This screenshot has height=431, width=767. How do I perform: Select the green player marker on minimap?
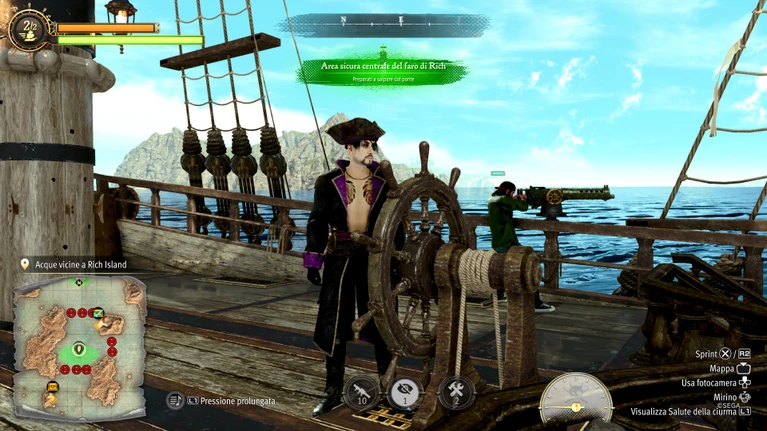click(79, 350)
